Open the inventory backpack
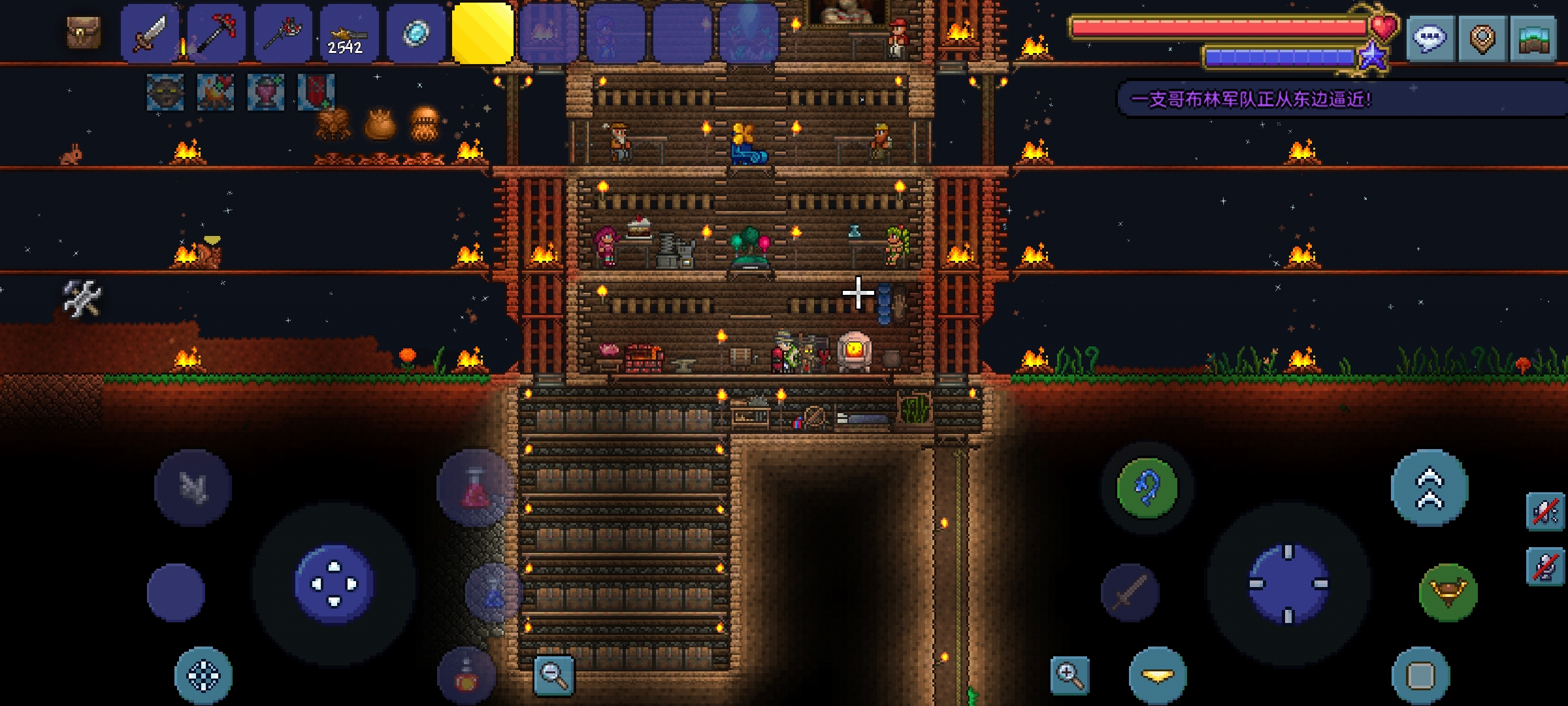Screen dimensions: 1568x706 pyautogui.click(x=84, y=31)
